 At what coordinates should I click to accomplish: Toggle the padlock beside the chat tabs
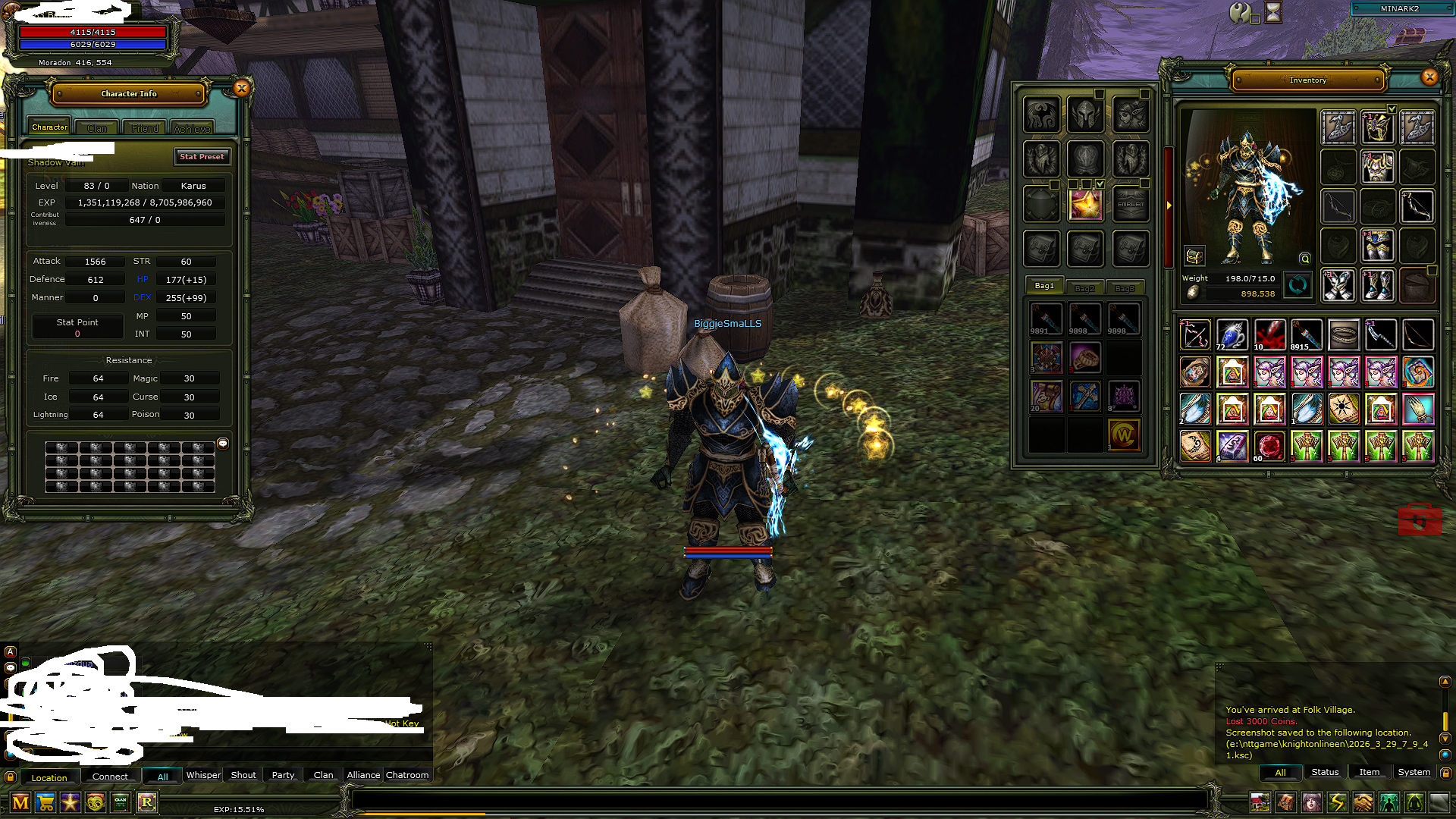coord(10,777)
